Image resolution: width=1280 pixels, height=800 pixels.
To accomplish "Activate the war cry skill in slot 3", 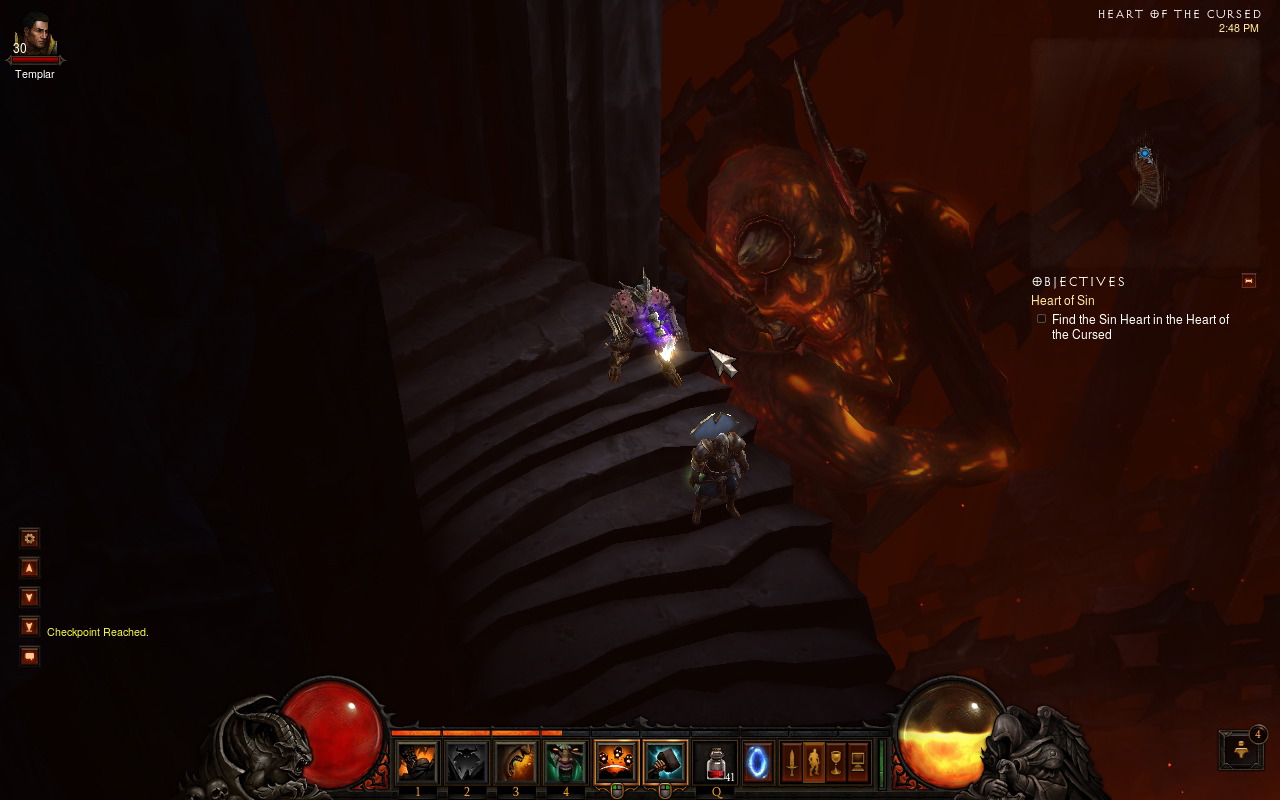I will (x=515, y=763).
